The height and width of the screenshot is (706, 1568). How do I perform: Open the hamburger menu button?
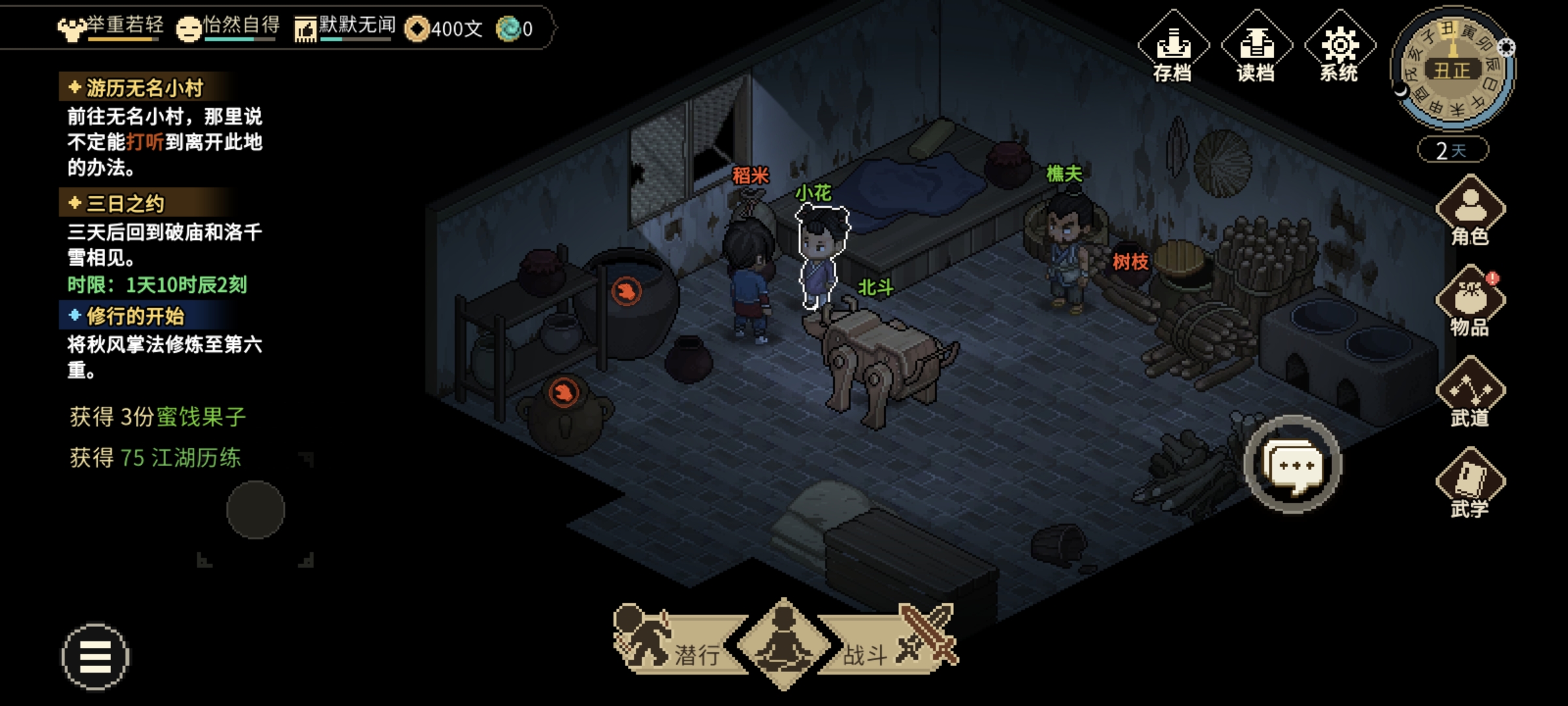(x=95, y=656)
